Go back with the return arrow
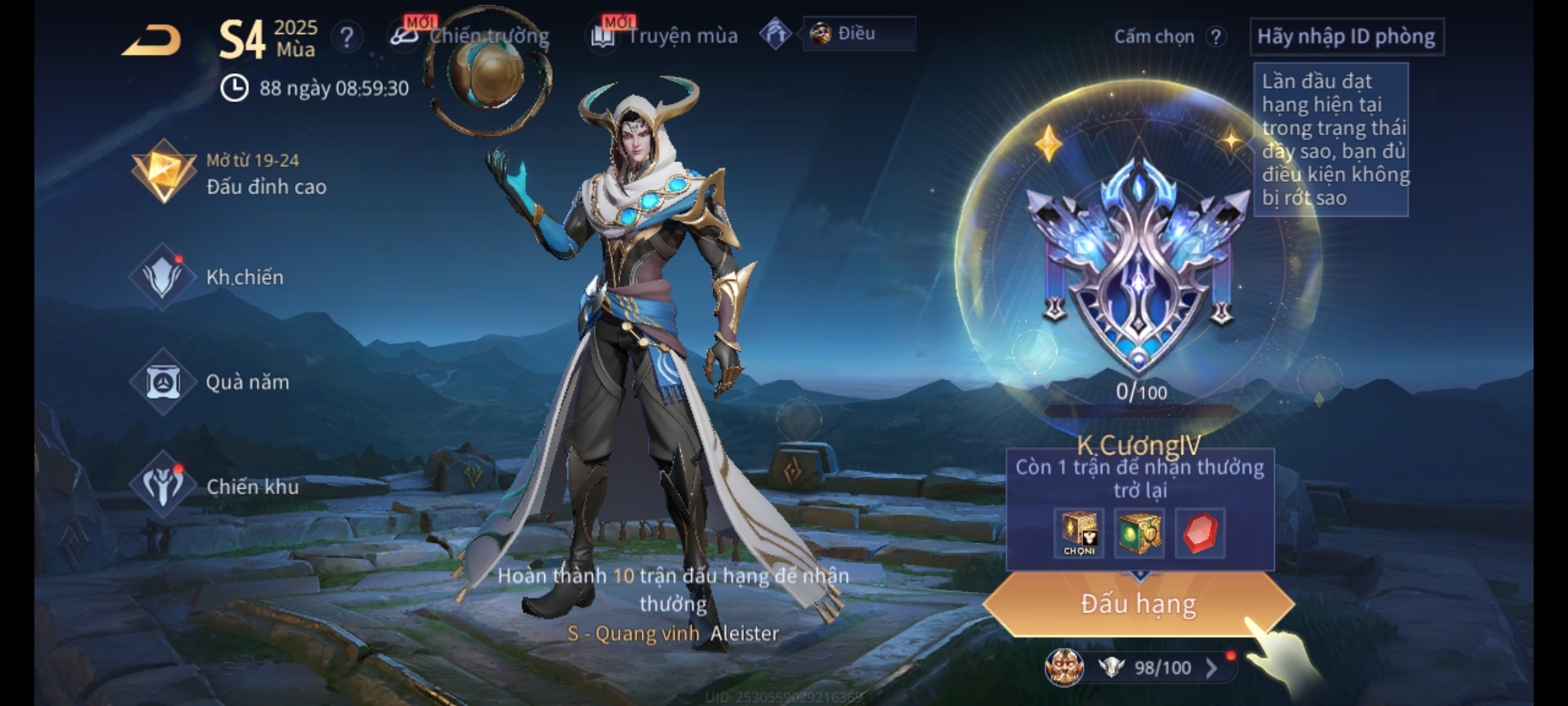The width and height of the screenshot is (1568, 706). [x=152, y=41]
